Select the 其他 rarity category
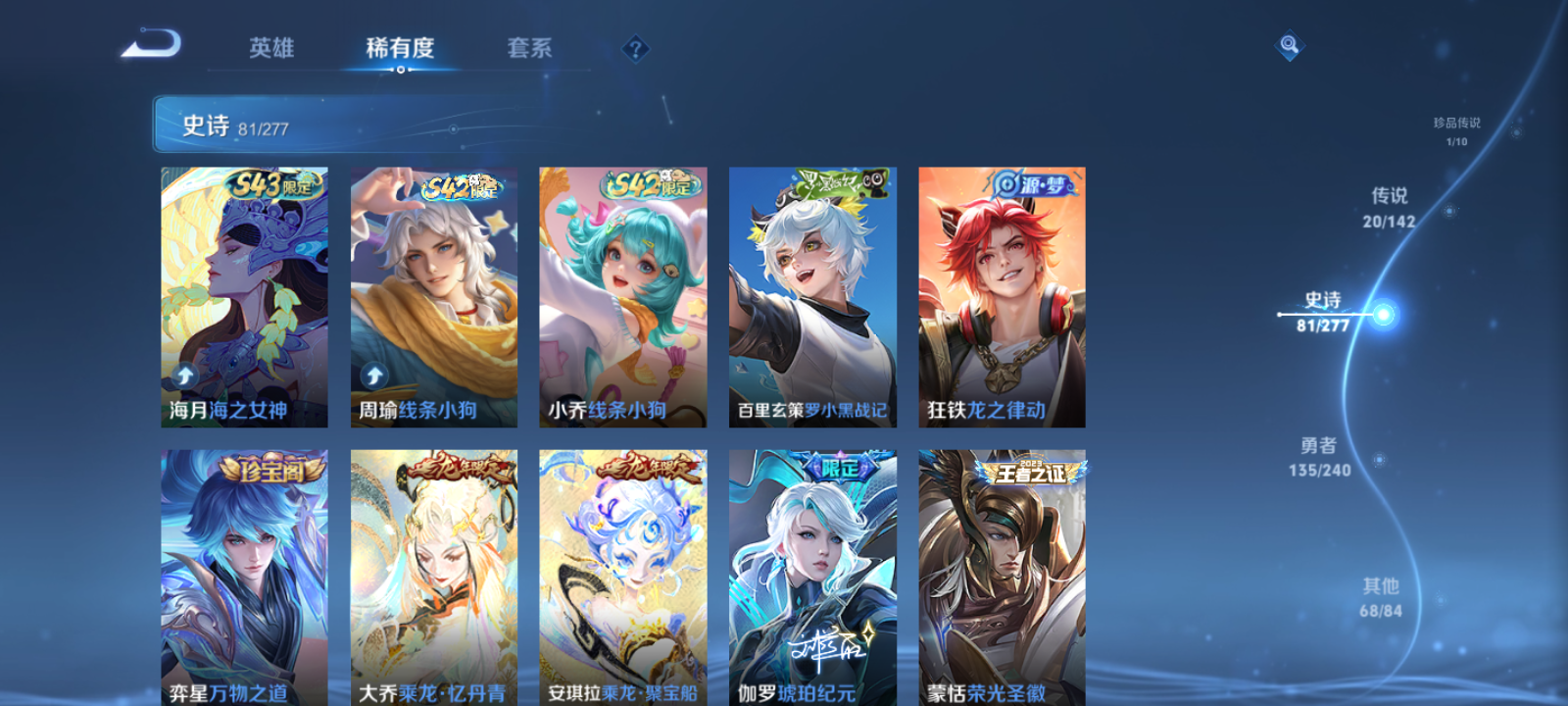 (1381, 595)
